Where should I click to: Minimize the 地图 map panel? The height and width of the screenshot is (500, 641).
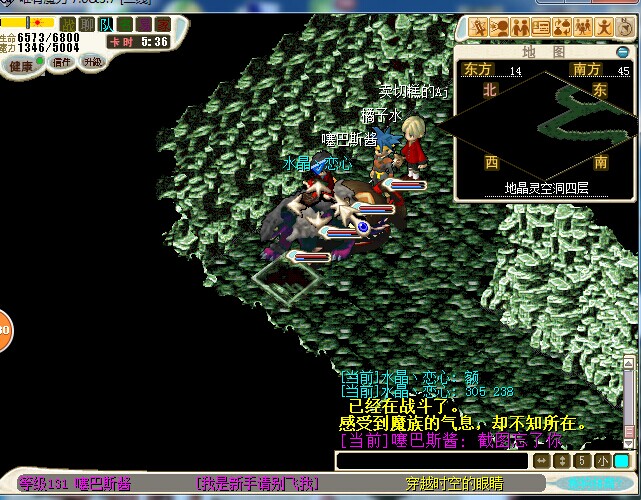pyautogui.click(x=623, y=53)
